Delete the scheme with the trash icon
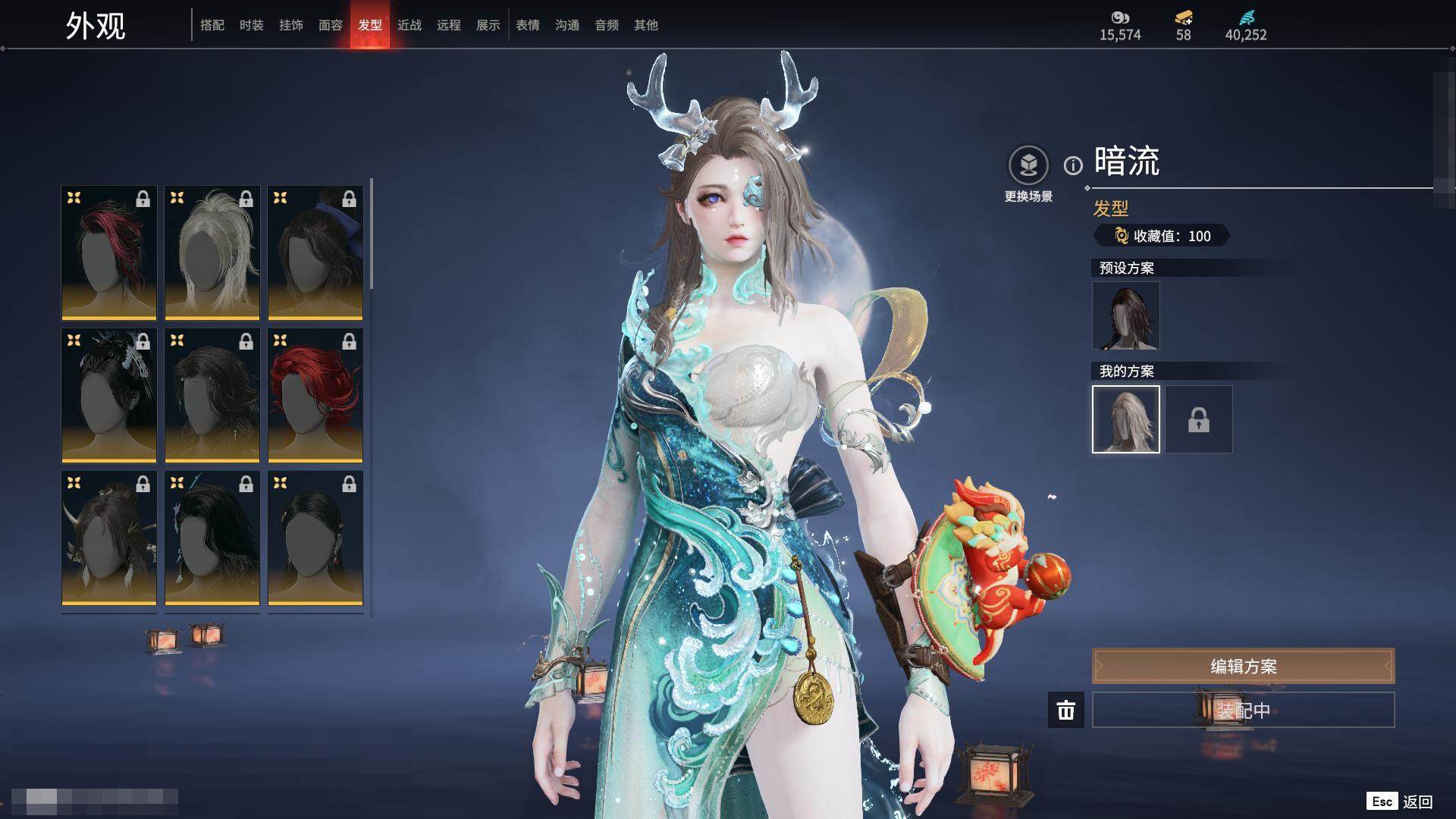1456x819 pixels. tap(1066, 710)
